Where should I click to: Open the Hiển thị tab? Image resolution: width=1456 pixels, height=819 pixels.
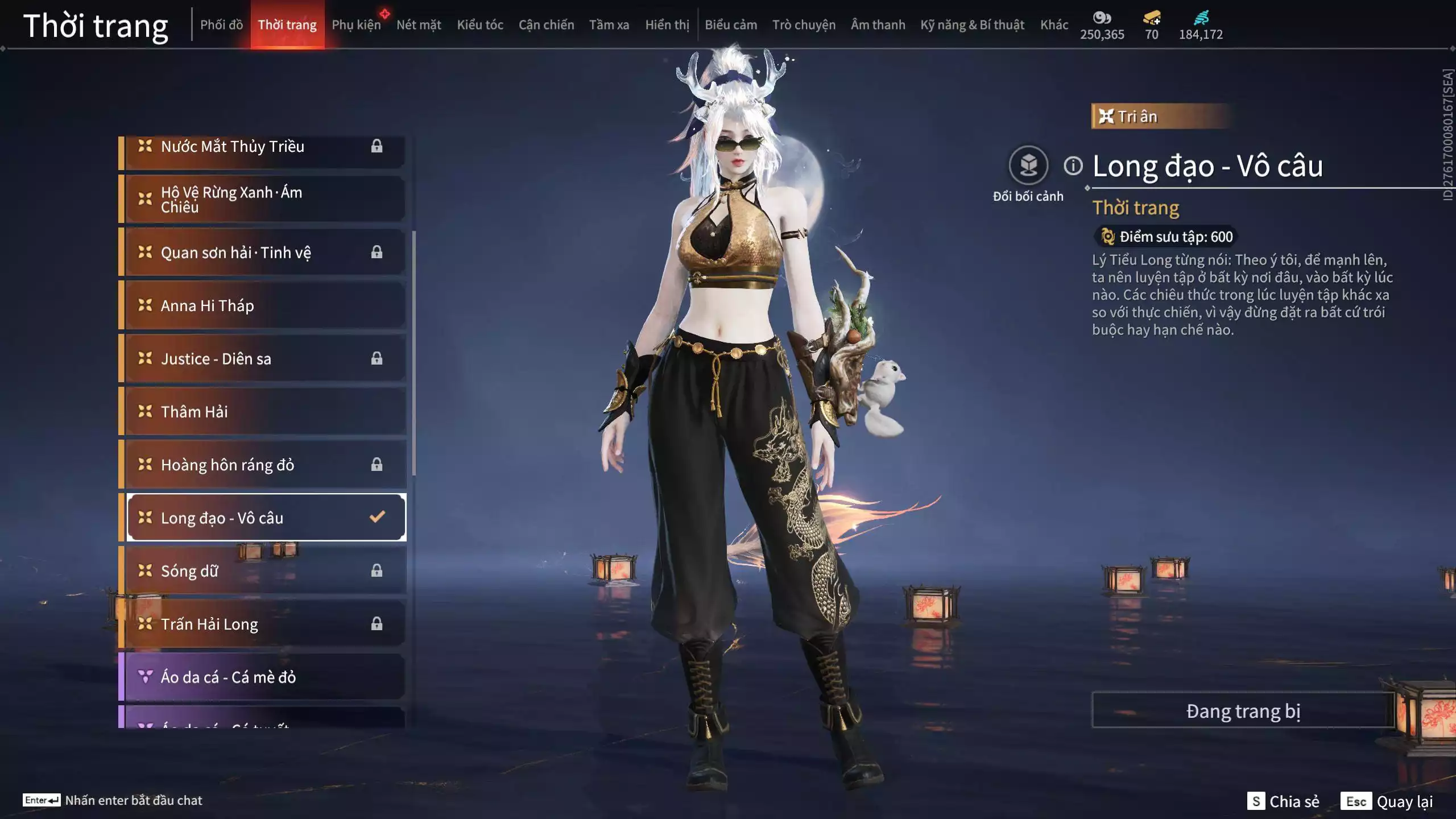tap(667, 25)
